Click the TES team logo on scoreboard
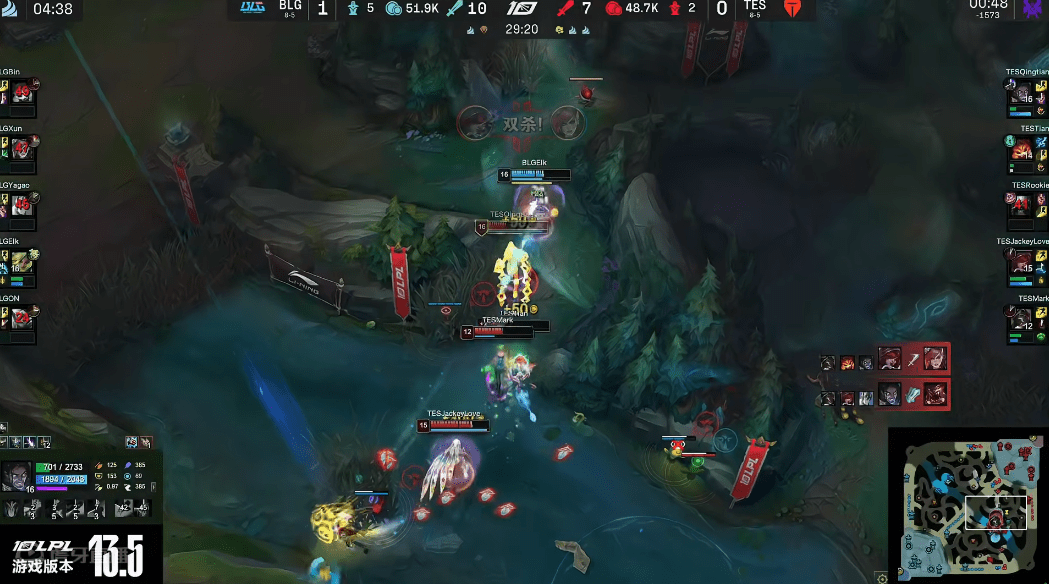This screenshot has width=1049, height=584. tap(791, 9)
